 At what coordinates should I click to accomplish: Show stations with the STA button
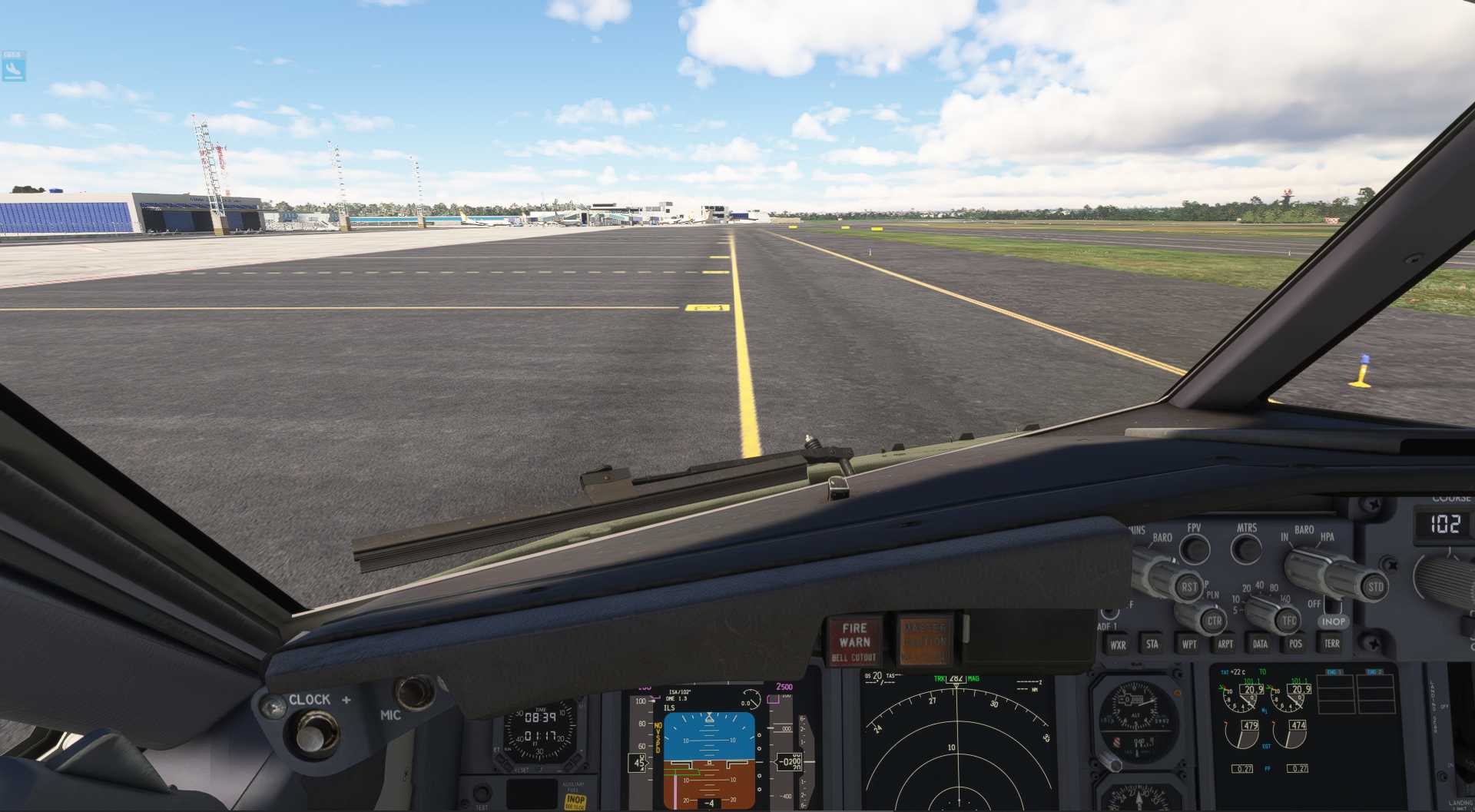pos(1152,644)
